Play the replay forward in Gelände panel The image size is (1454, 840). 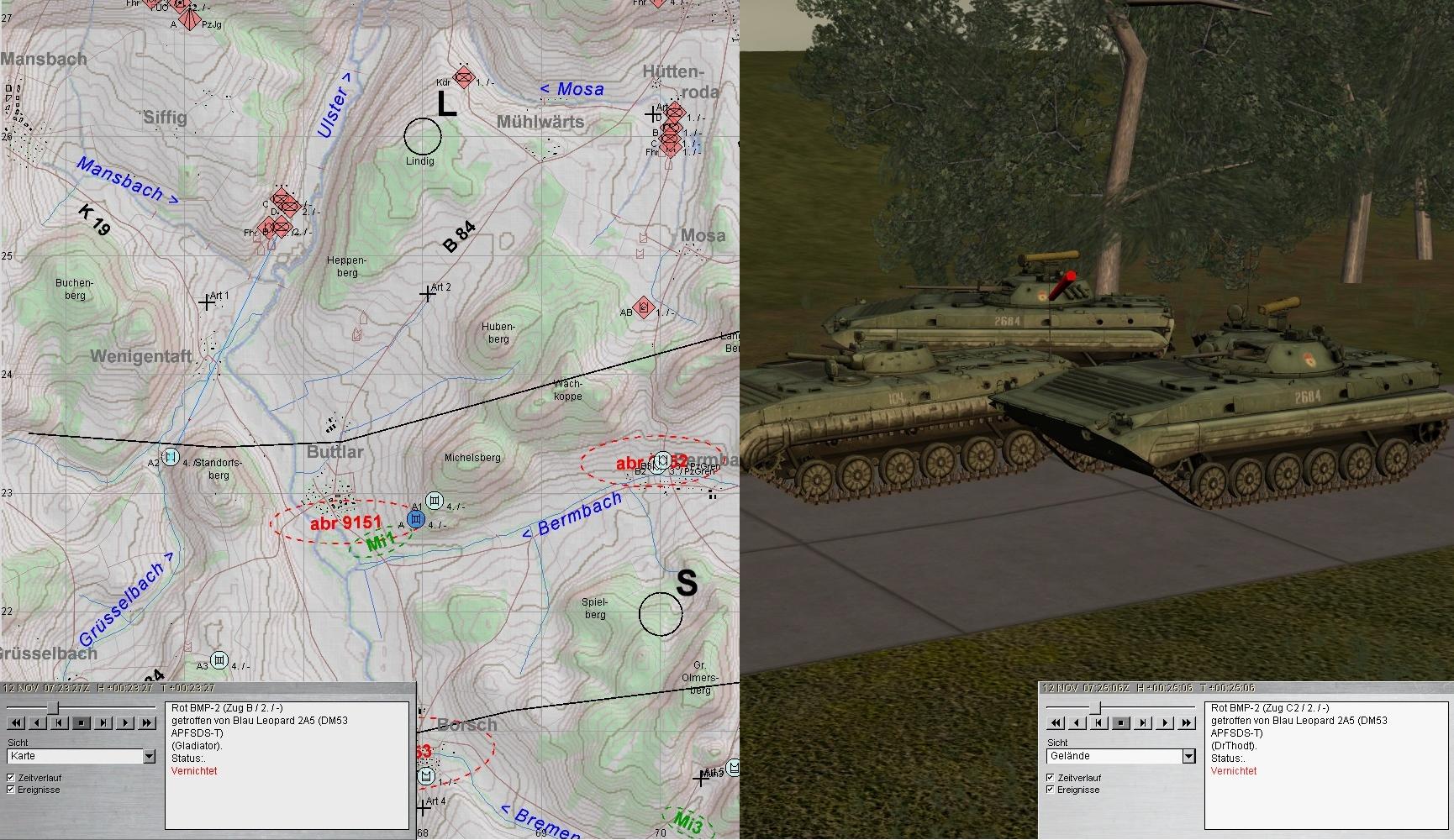pyautogui.click(x=1165, y=722)
